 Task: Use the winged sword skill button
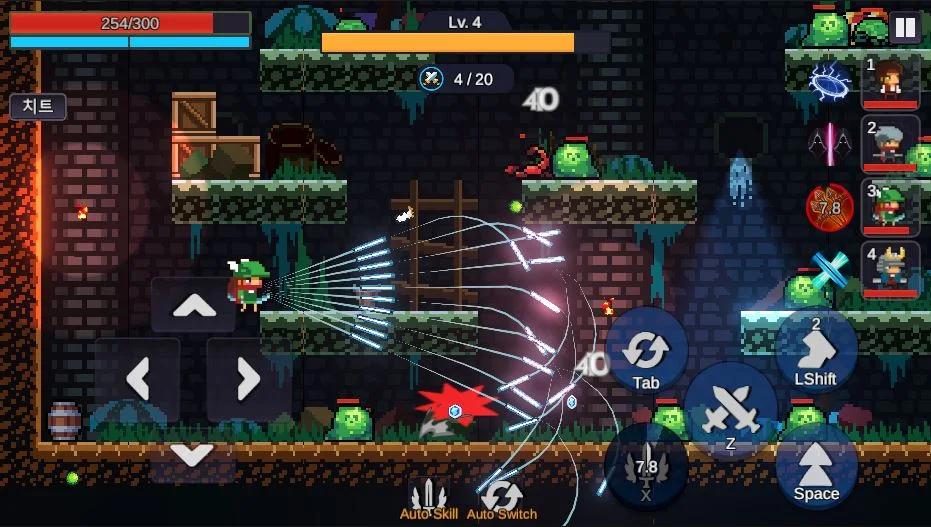(646, 465)
